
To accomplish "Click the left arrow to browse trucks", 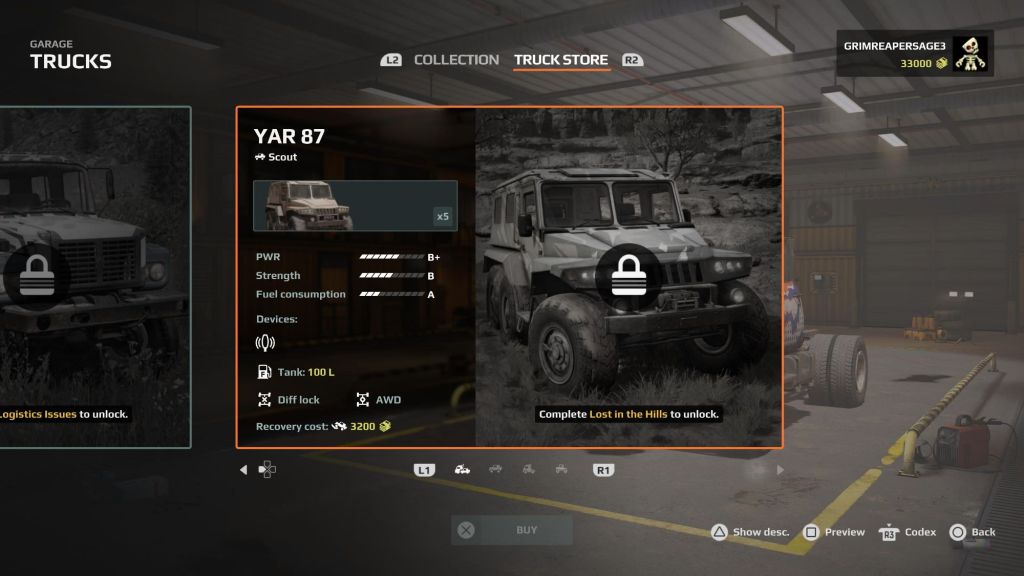I will [243, 469].
